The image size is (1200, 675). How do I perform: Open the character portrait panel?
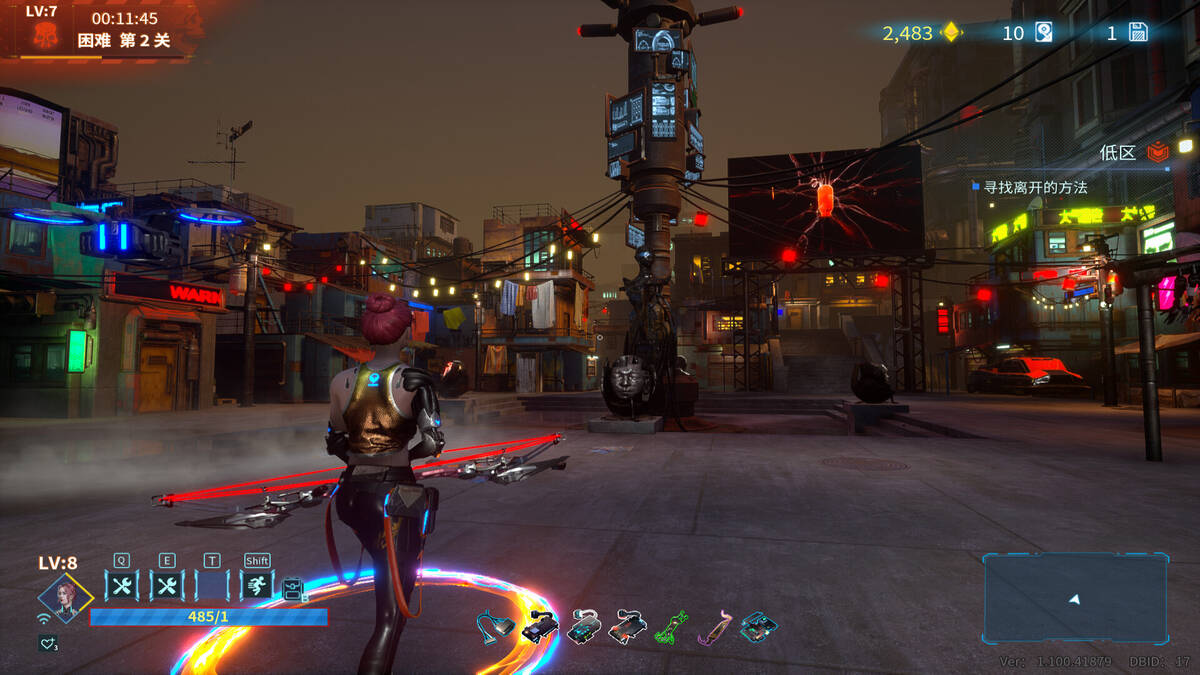[65, 598]
